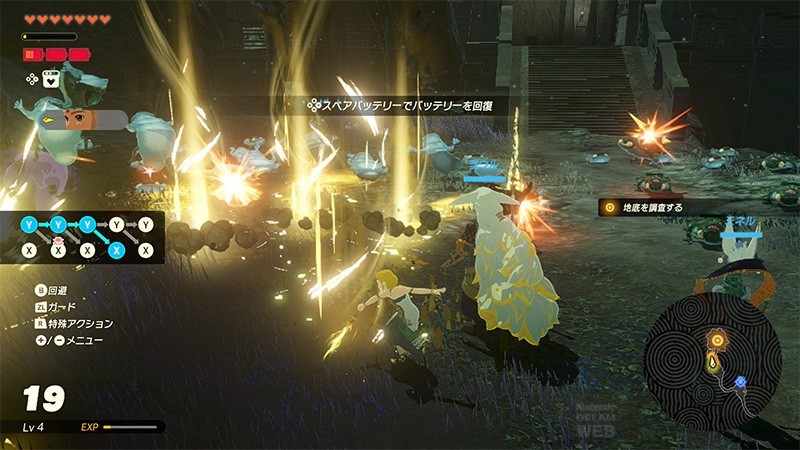Select the blue marker on the minimap
800x450 pixels.
(x=741, y=381)
